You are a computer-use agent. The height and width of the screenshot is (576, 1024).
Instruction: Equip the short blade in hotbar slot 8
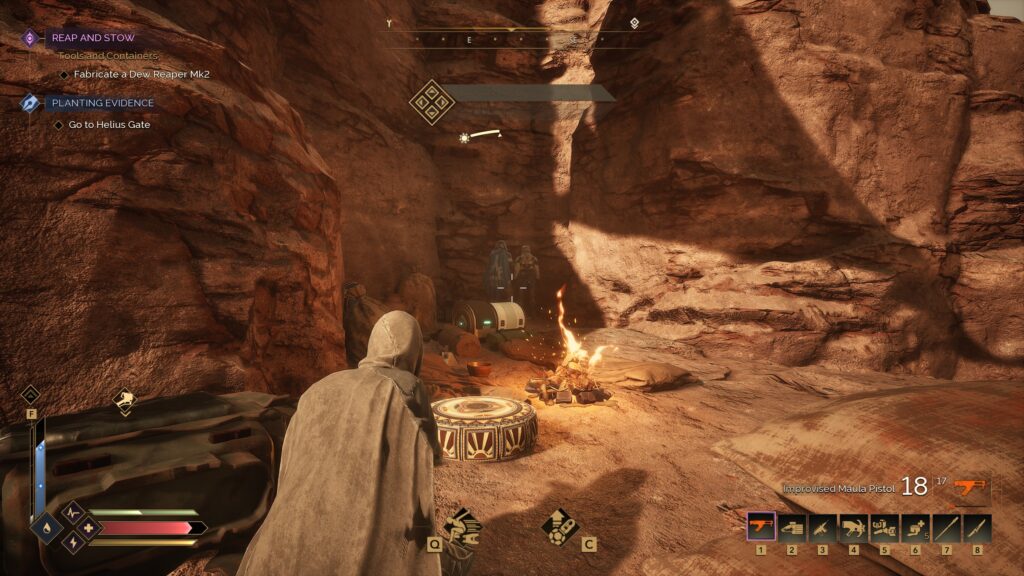[x=977, y=526]
